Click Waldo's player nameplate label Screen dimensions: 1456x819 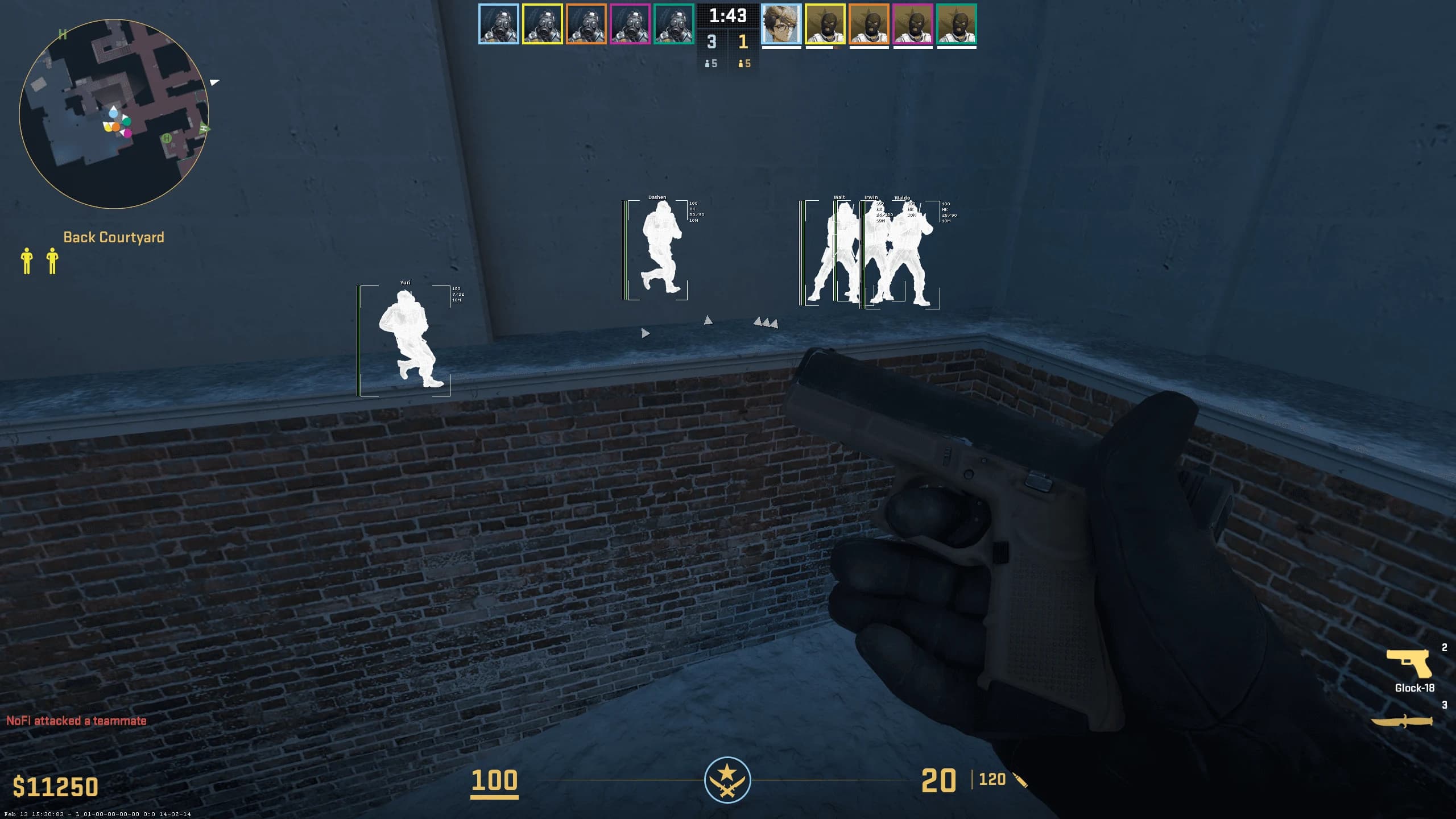coord(901,197)
